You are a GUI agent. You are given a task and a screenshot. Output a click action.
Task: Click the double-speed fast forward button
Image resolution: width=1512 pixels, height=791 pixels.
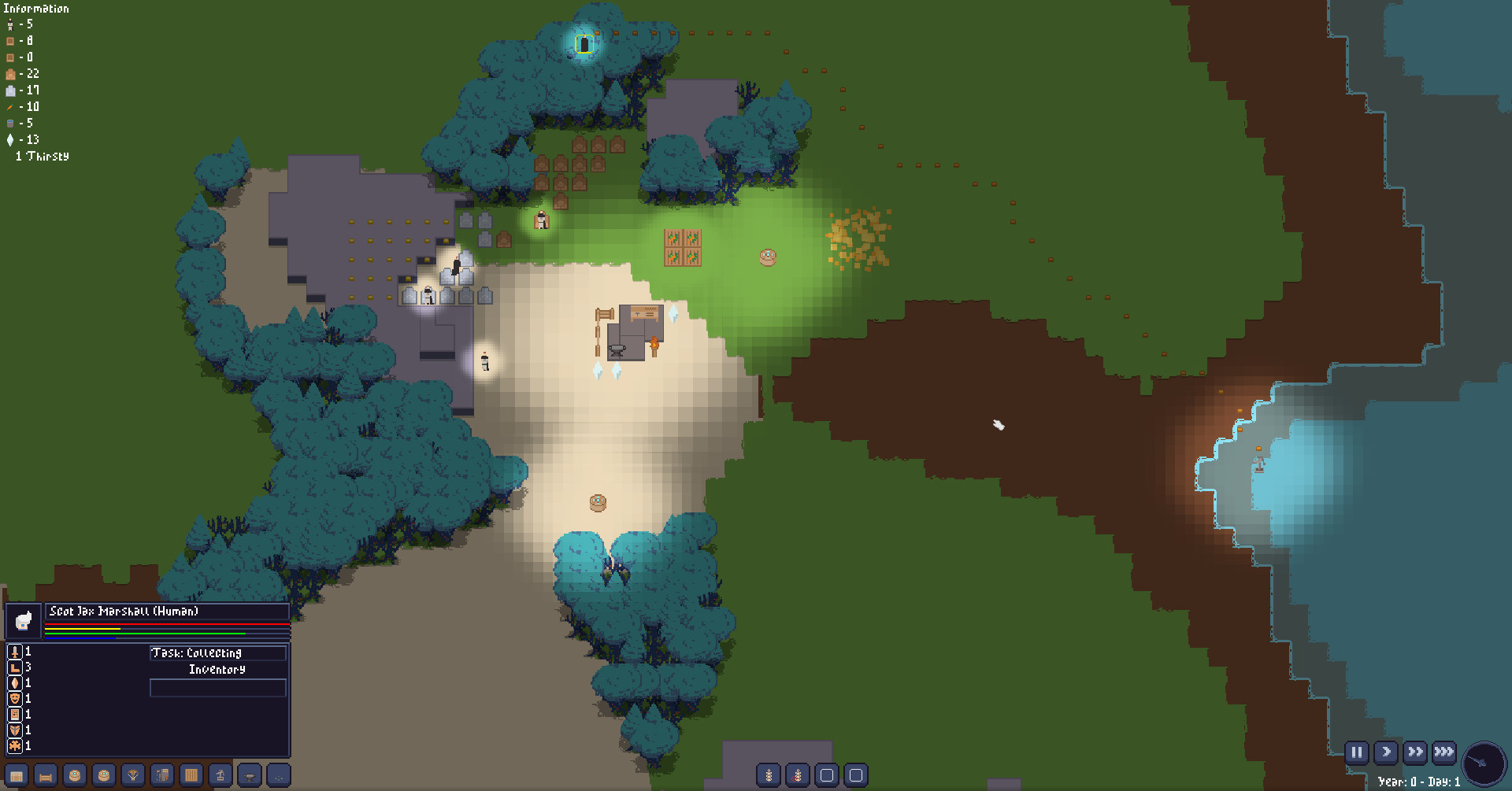[x=1414, y=752]
